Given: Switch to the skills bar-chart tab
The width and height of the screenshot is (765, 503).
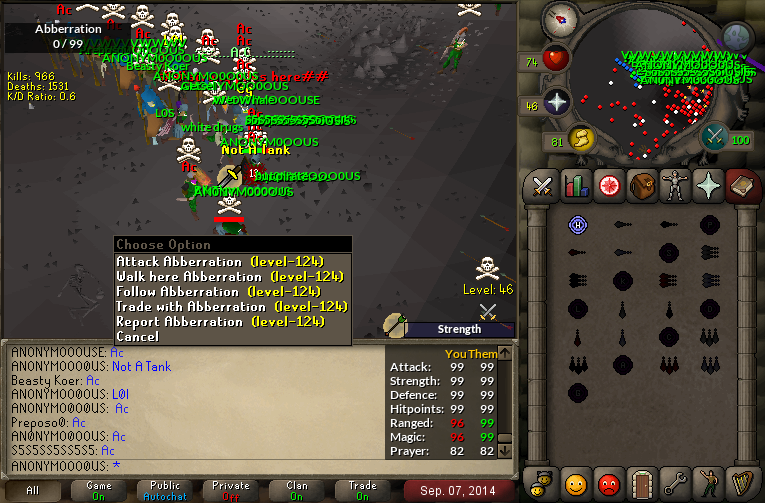Looking at the screenshot, I should (x=575, y=186).
